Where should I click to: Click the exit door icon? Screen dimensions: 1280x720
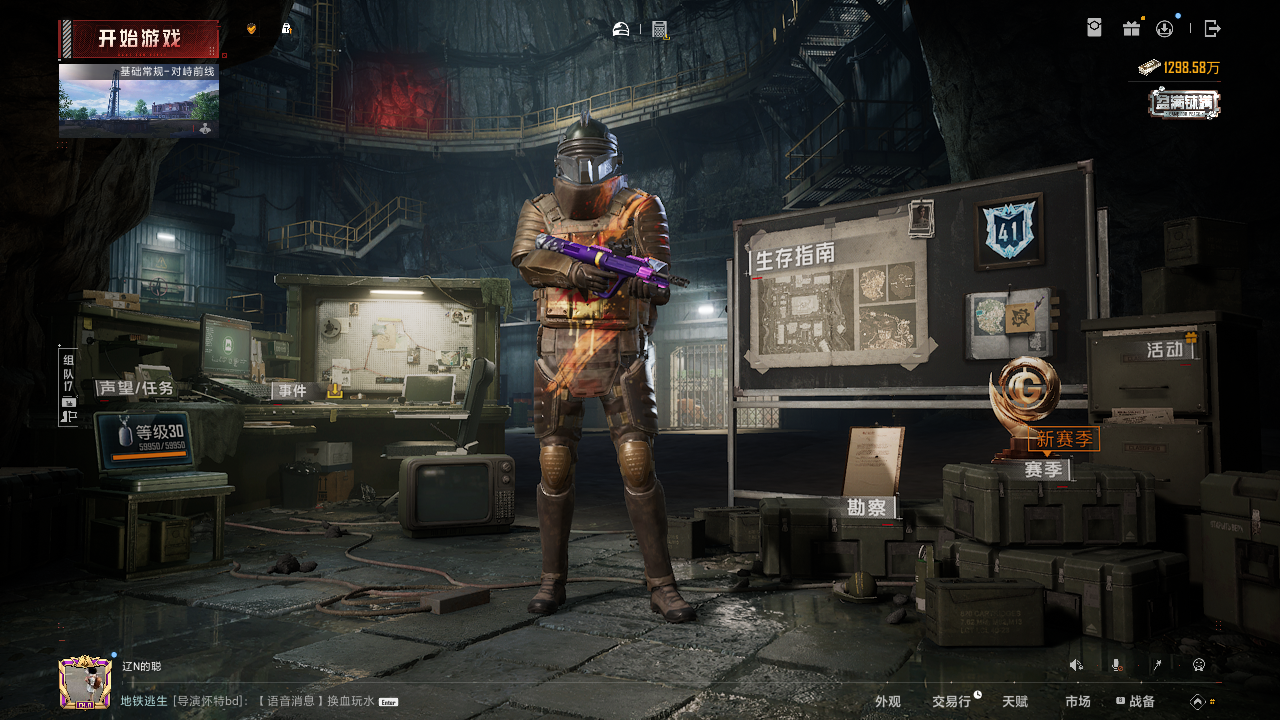1212,29
